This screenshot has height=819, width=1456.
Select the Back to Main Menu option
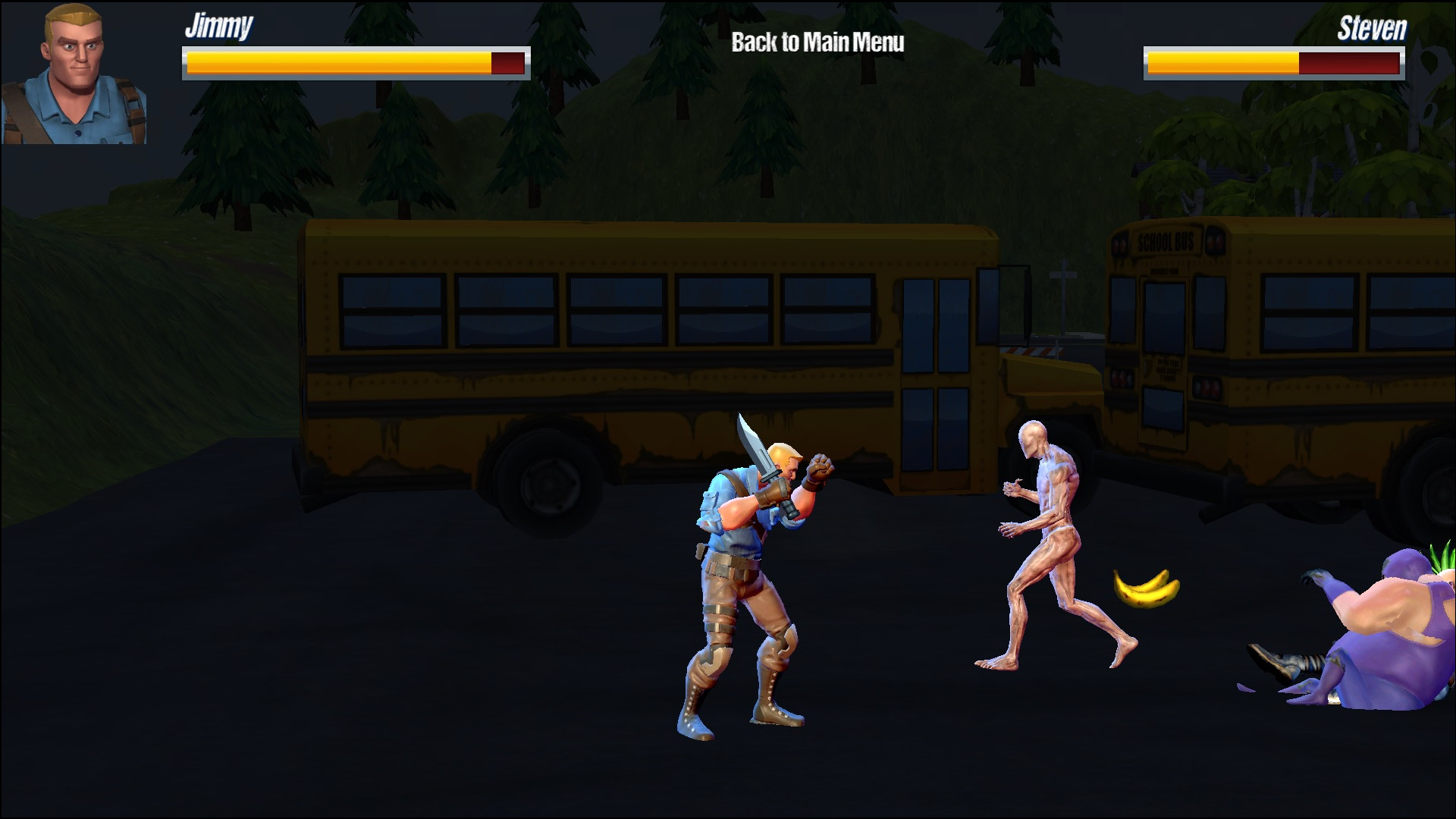(817, 43)
